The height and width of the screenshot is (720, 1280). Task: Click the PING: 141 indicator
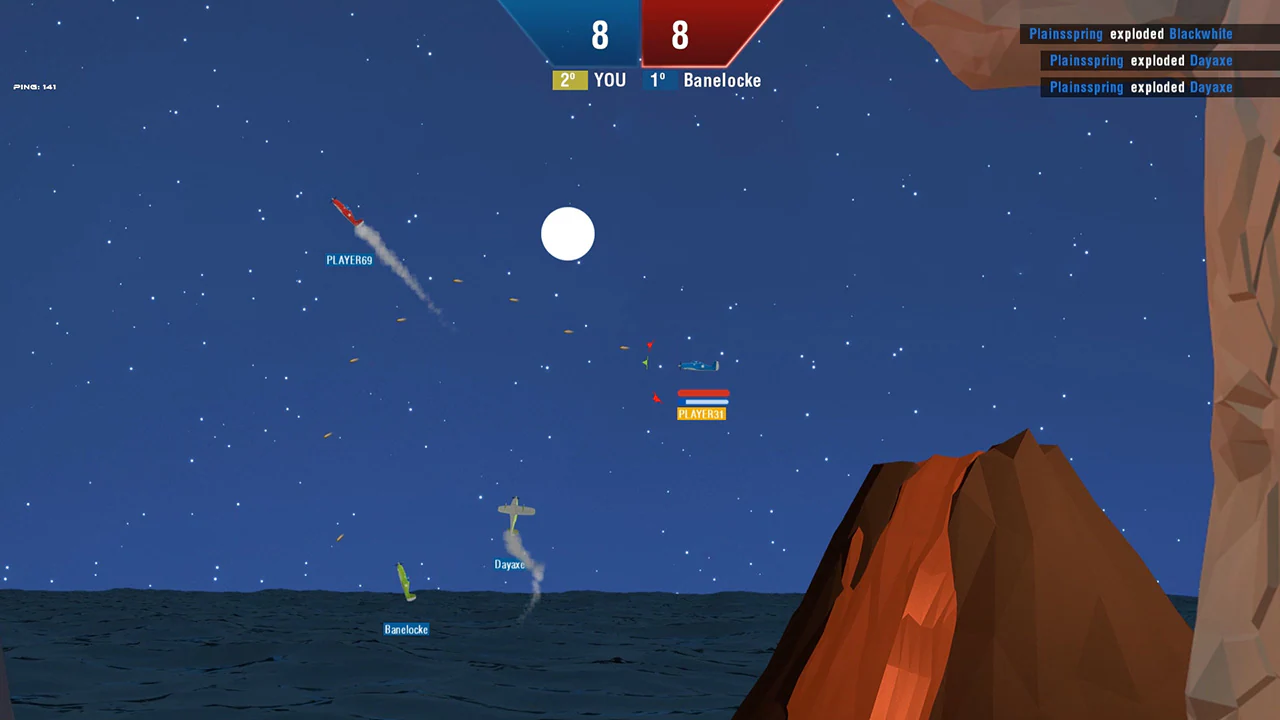point(35,86)
